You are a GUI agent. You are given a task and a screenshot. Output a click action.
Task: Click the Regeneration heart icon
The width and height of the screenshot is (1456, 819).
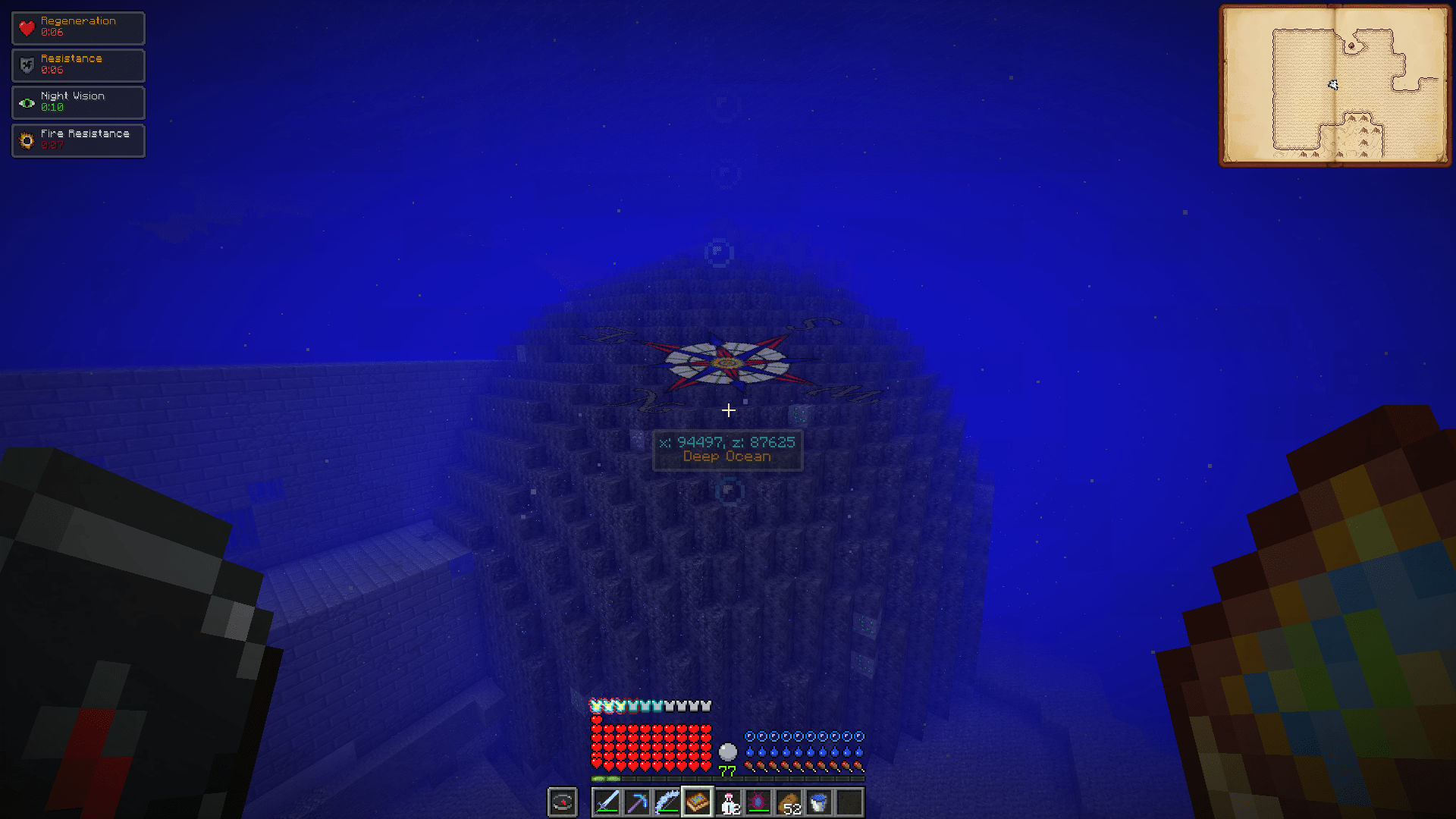tap(27, 27)
